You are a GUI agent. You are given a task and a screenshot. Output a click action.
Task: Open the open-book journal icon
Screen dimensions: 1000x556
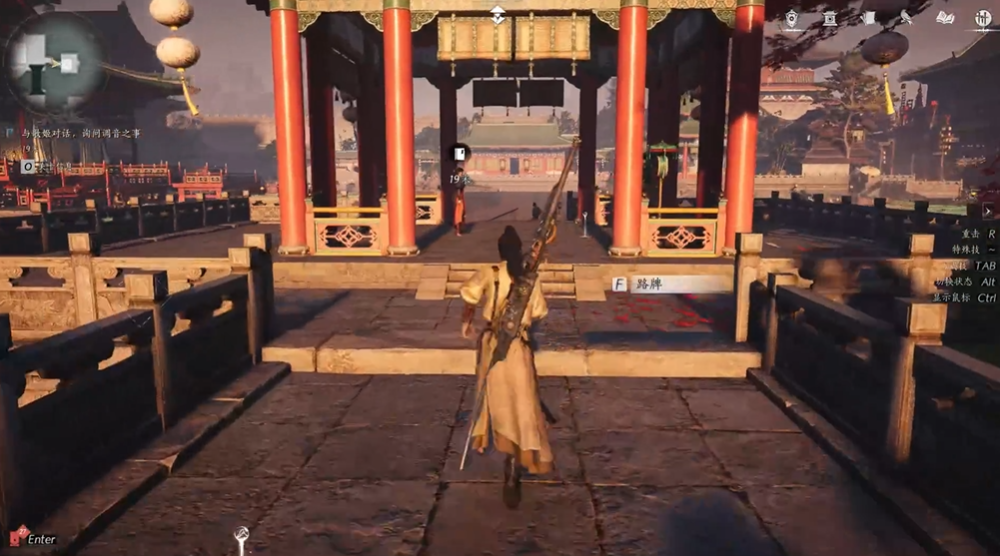(x=944, y=18)
